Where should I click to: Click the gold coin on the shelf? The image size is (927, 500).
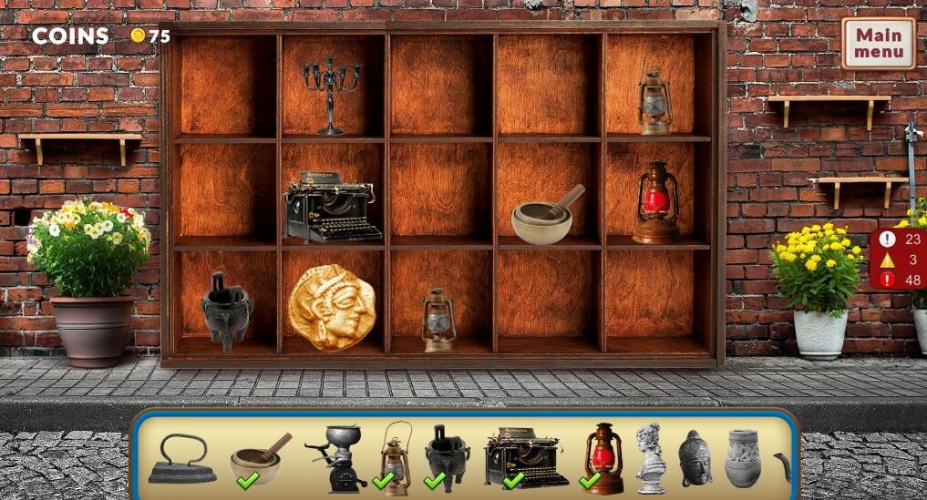[x=332, y=307]
